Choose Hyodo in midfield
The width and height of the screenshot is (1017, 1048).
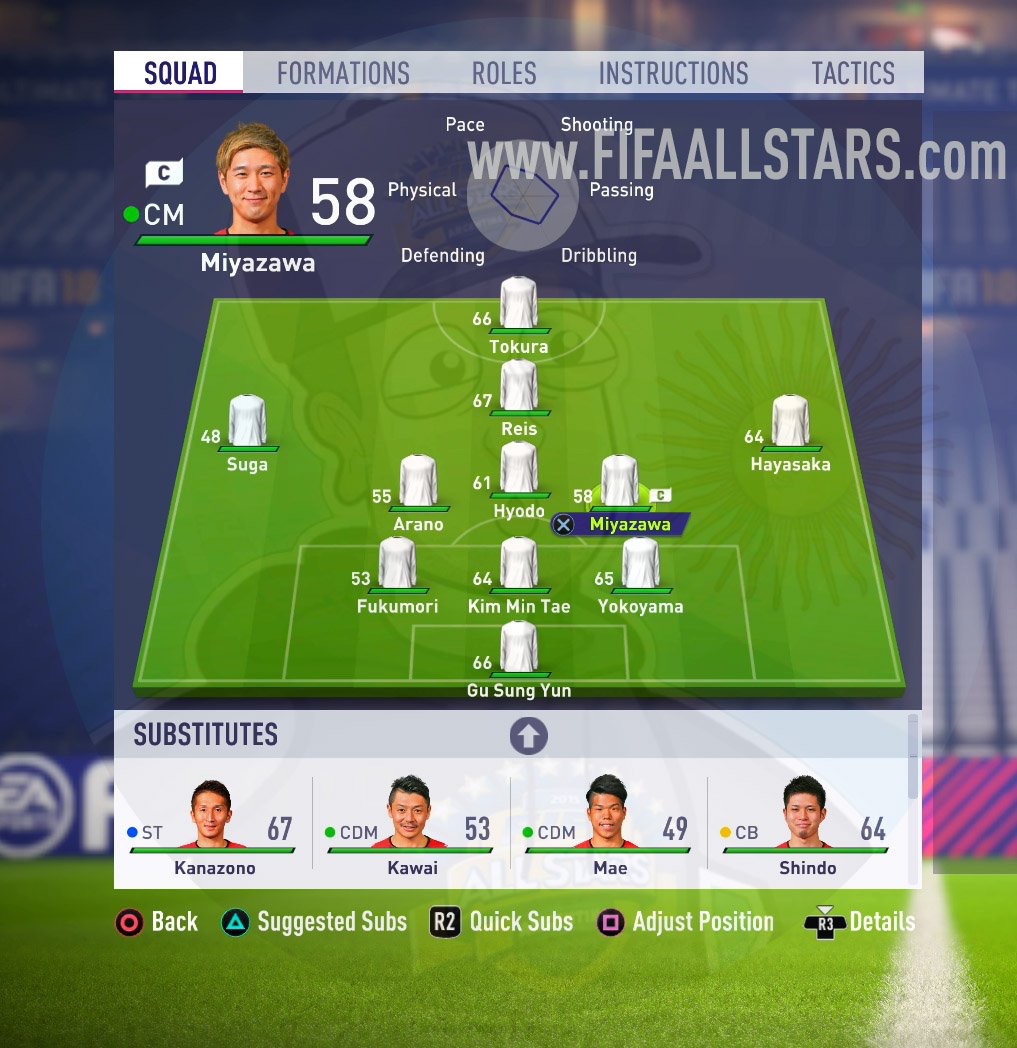click(x=518, y=469)
